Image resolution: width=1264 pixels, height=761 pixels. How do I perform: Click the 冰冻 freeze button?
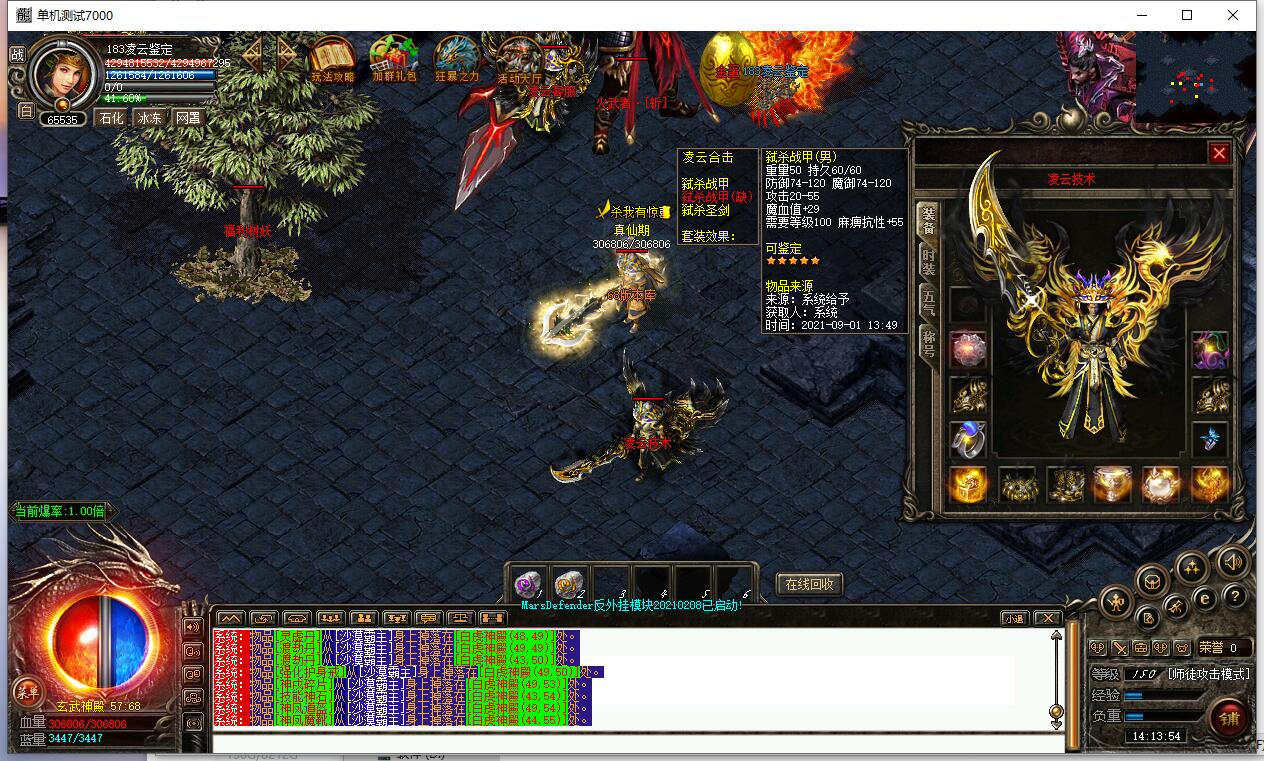[x=149, y=118]
